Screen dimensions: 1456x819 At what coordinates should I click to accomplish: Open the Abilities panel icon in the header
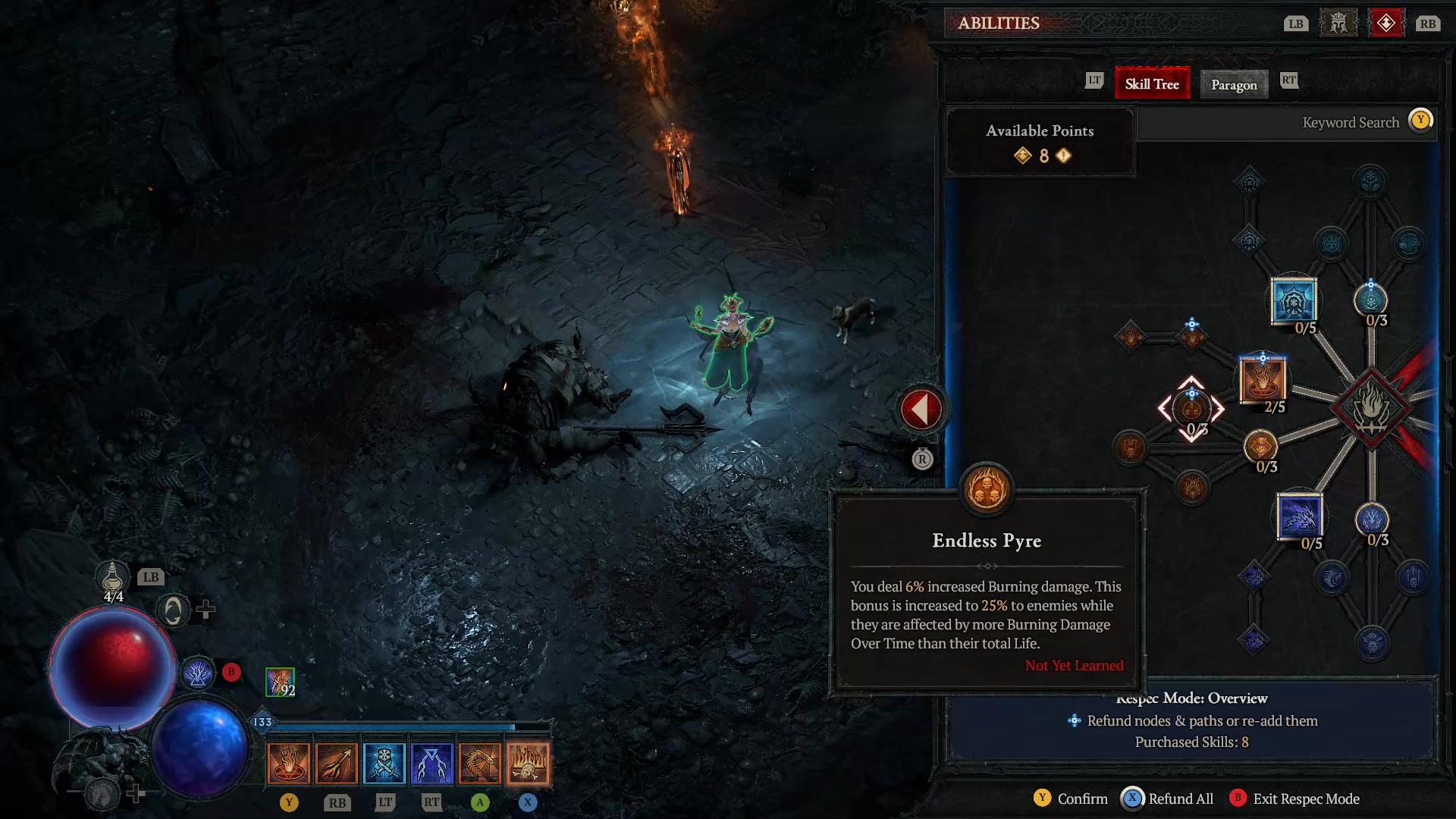coord(1387,23)
